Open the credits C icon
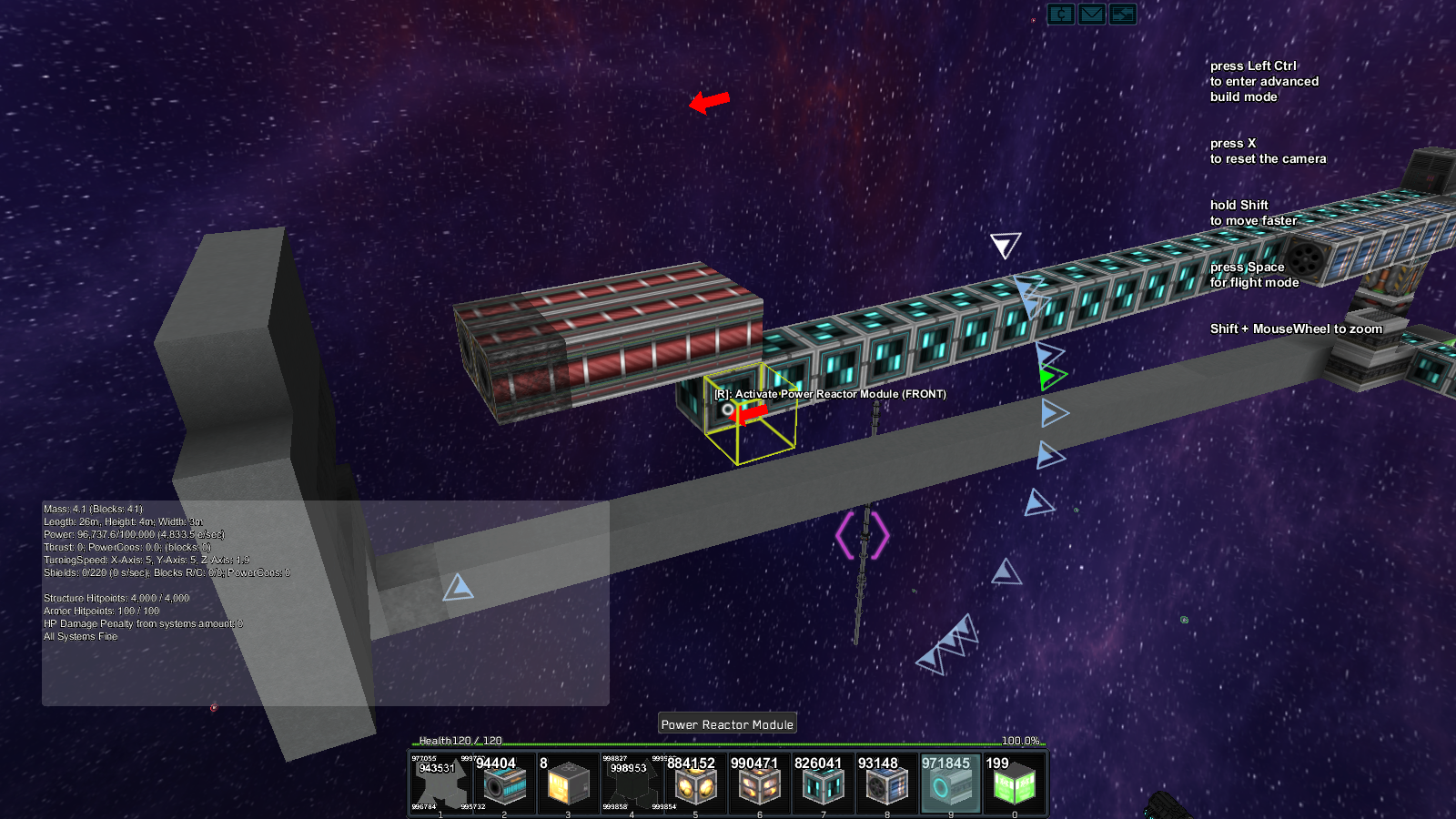This screenshot has width=1456, height=819. point(1061,14)
